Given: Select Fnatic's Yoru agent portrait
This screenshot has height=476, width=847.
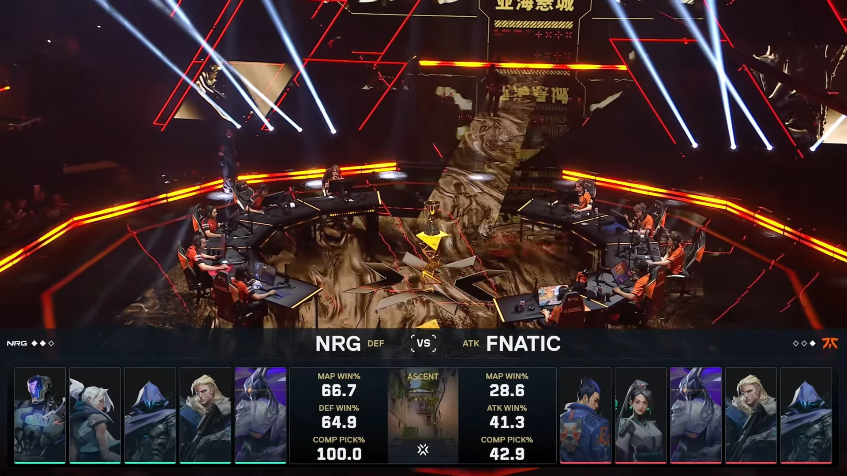Looking at the screenshot, I should tap(586, 415).
